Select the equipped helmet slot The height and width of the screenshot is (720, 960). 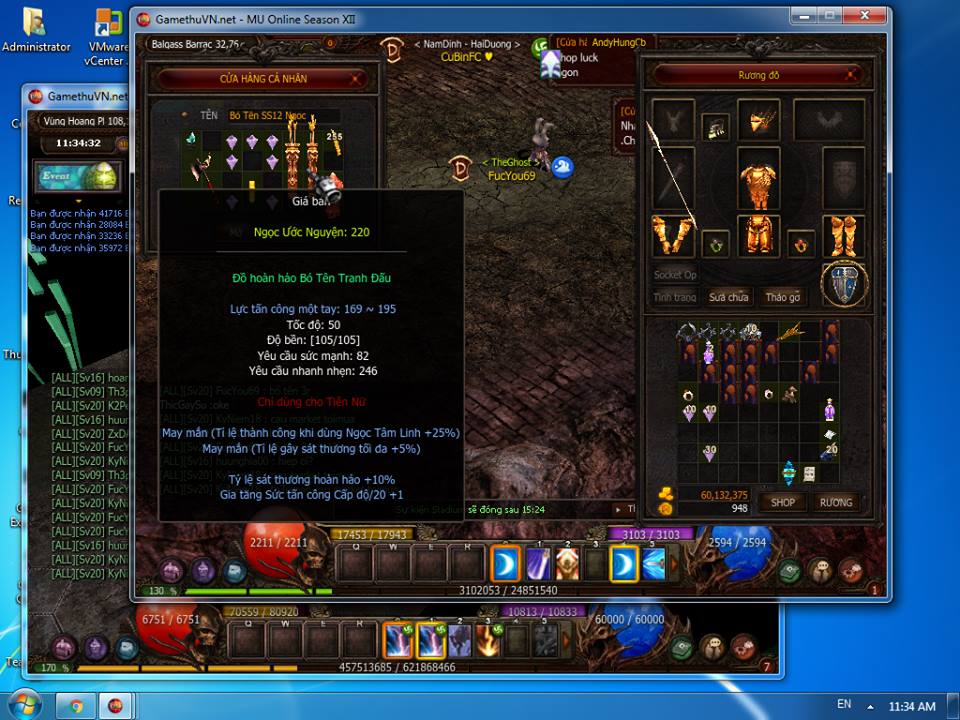click(x=758, y=120)
